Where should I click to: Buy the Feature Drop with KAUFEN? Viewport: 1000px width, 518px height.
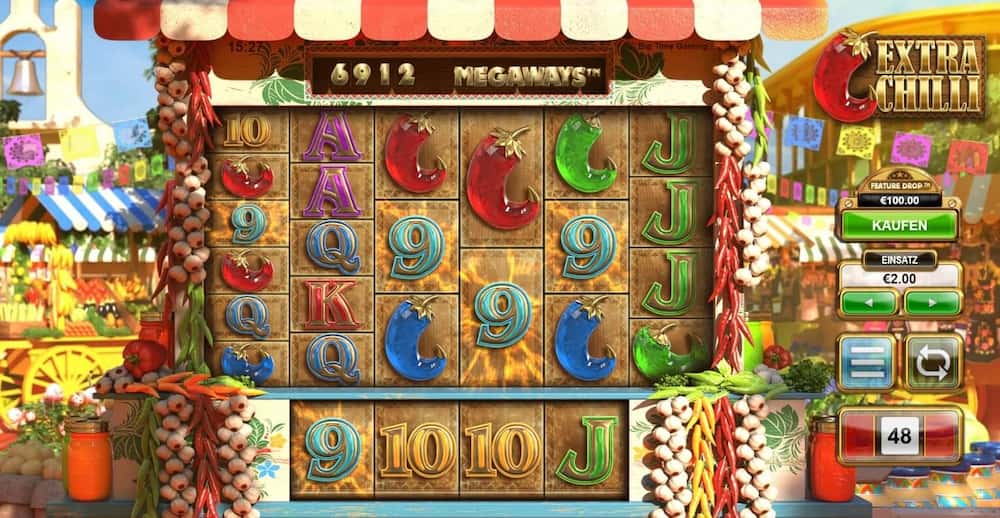(x=898, y=225)
